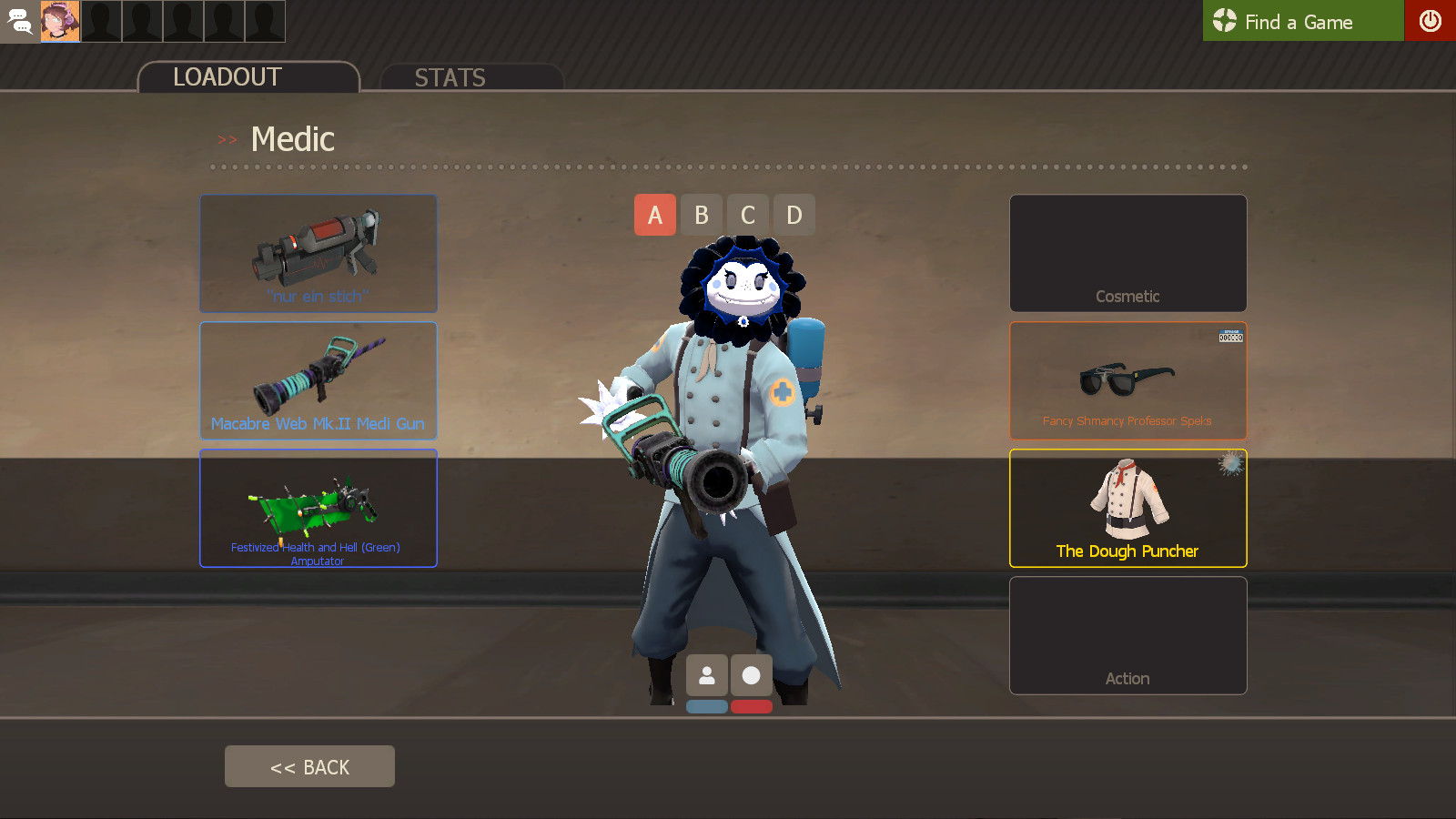Click your player avatar portrait

pyautogui.click(x=61, y=21)
